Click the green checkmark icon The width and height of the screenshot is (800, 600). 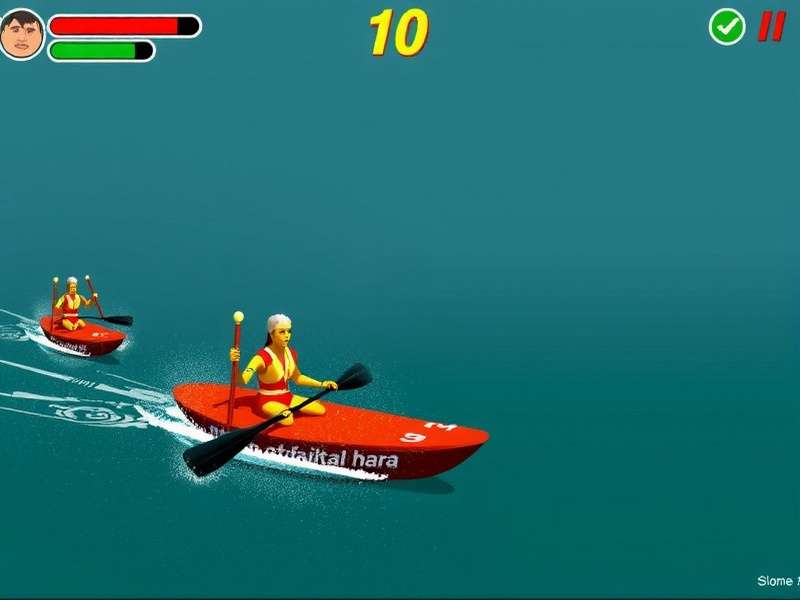(x=727, y=27)
